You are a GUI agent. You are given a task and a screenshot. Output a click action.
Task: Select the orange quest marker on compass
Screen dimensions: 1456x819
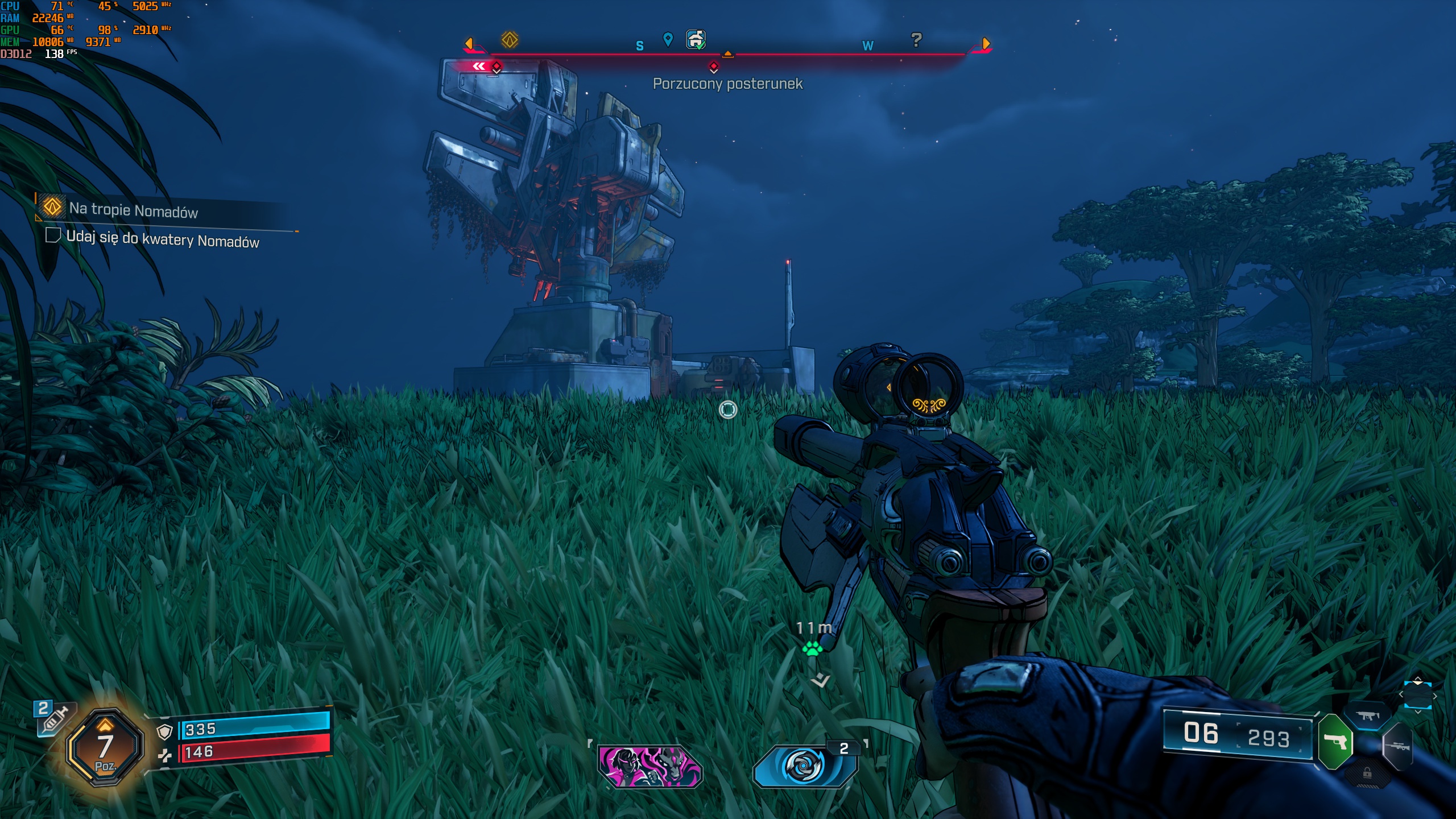pyautogui.click(x=510, y=40)
